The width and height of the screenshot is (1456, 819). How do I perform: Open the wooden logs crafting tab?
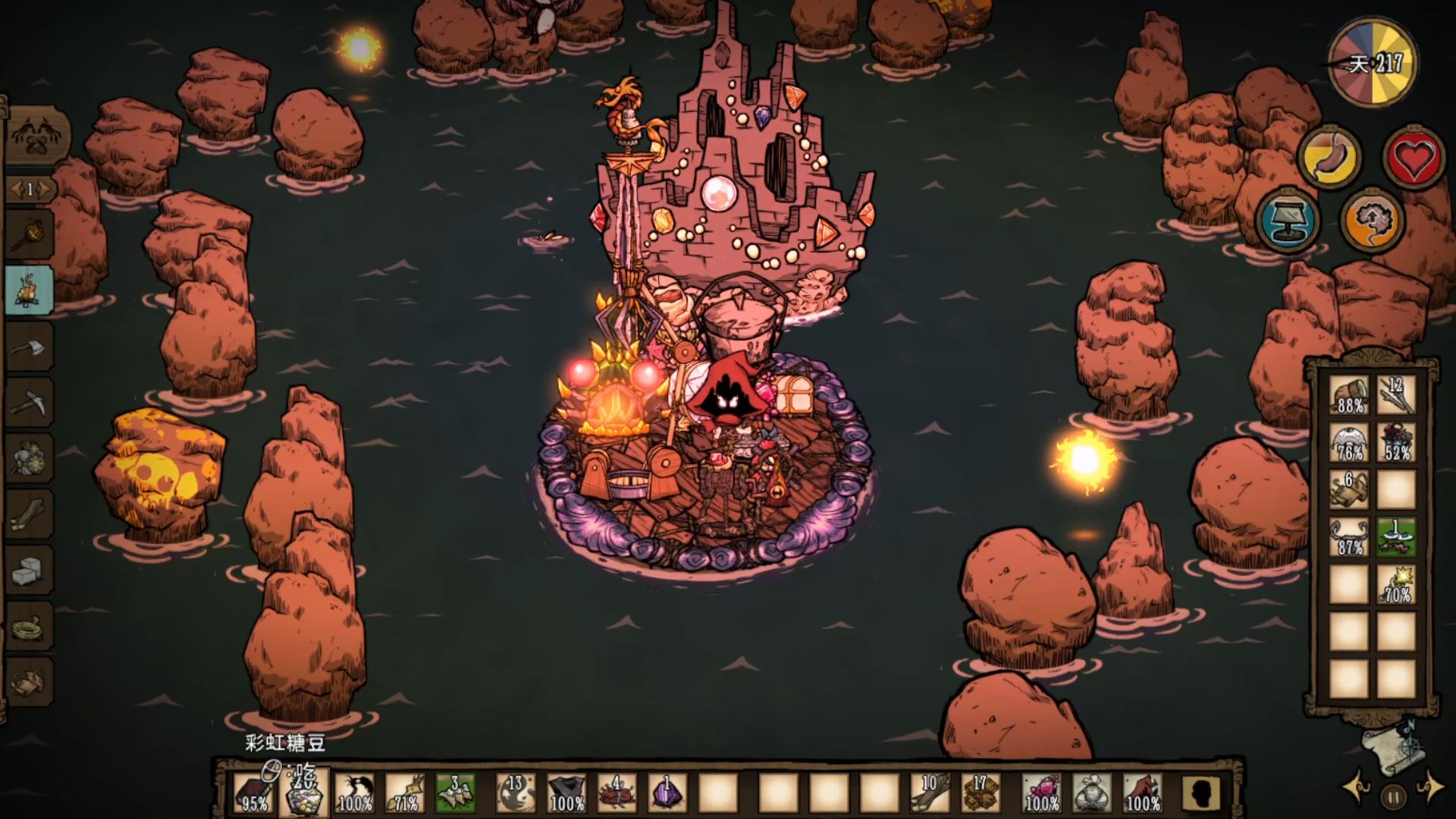coord(30,516)
